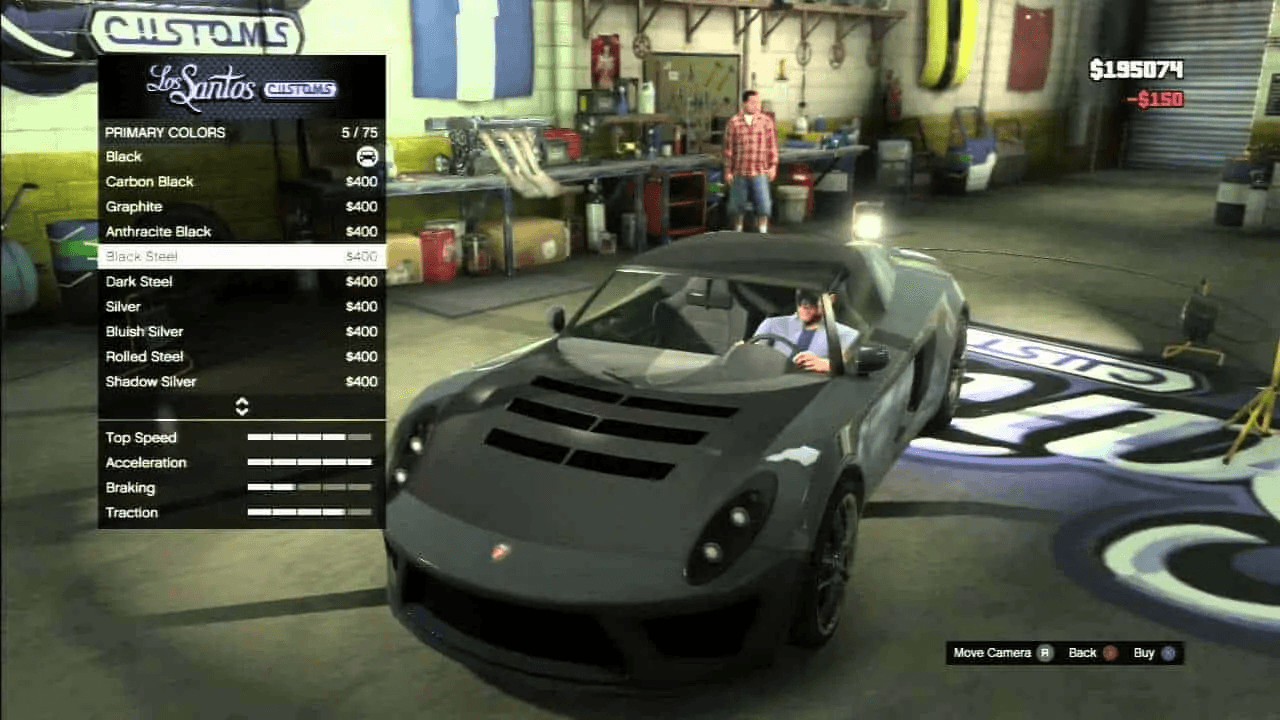Choose Carbon Black paint

coord(241,182)
